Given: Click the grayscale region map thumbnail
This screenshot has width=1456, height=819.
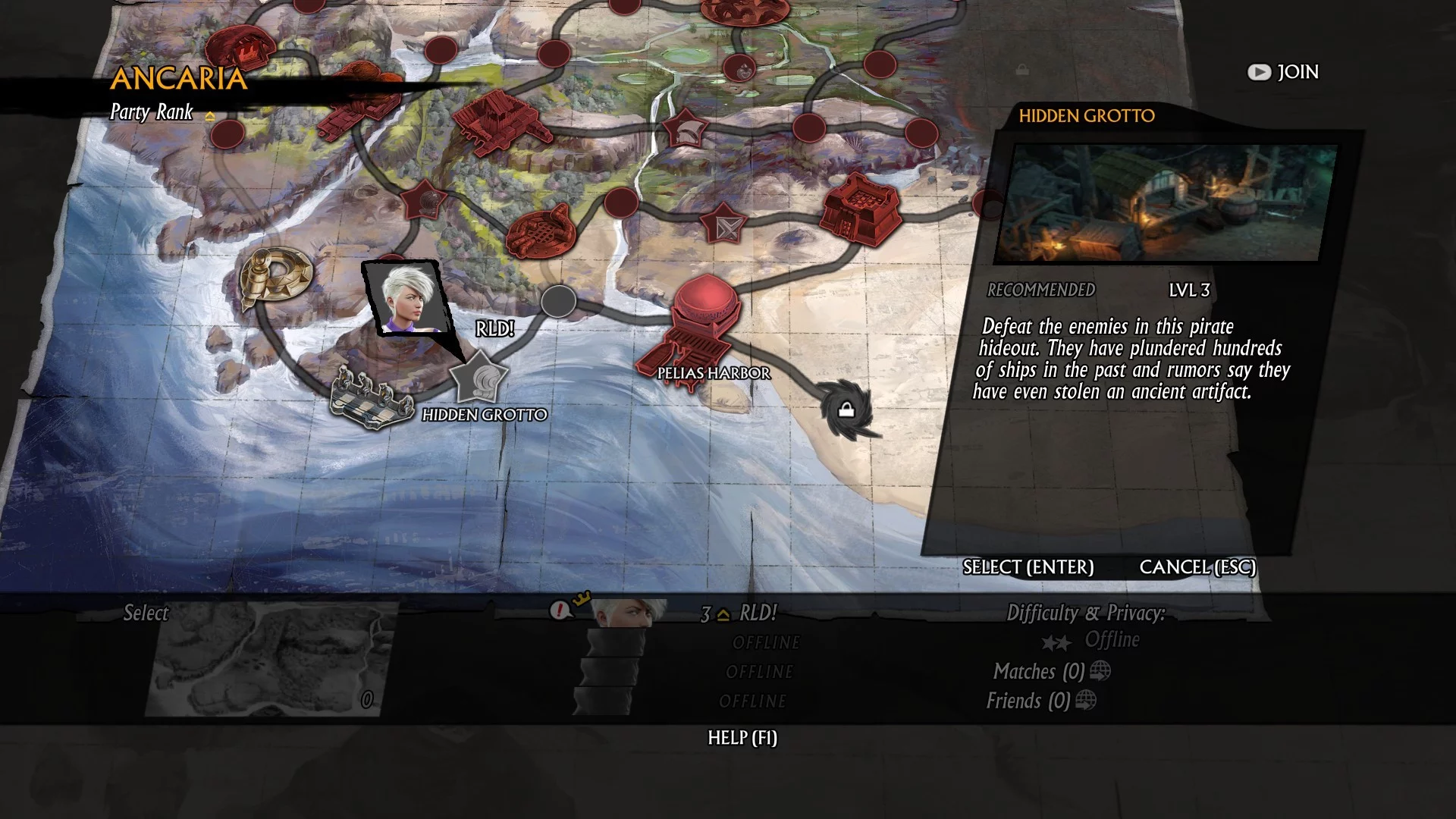Looking at the screenshot, I should [x=271, y=658].
